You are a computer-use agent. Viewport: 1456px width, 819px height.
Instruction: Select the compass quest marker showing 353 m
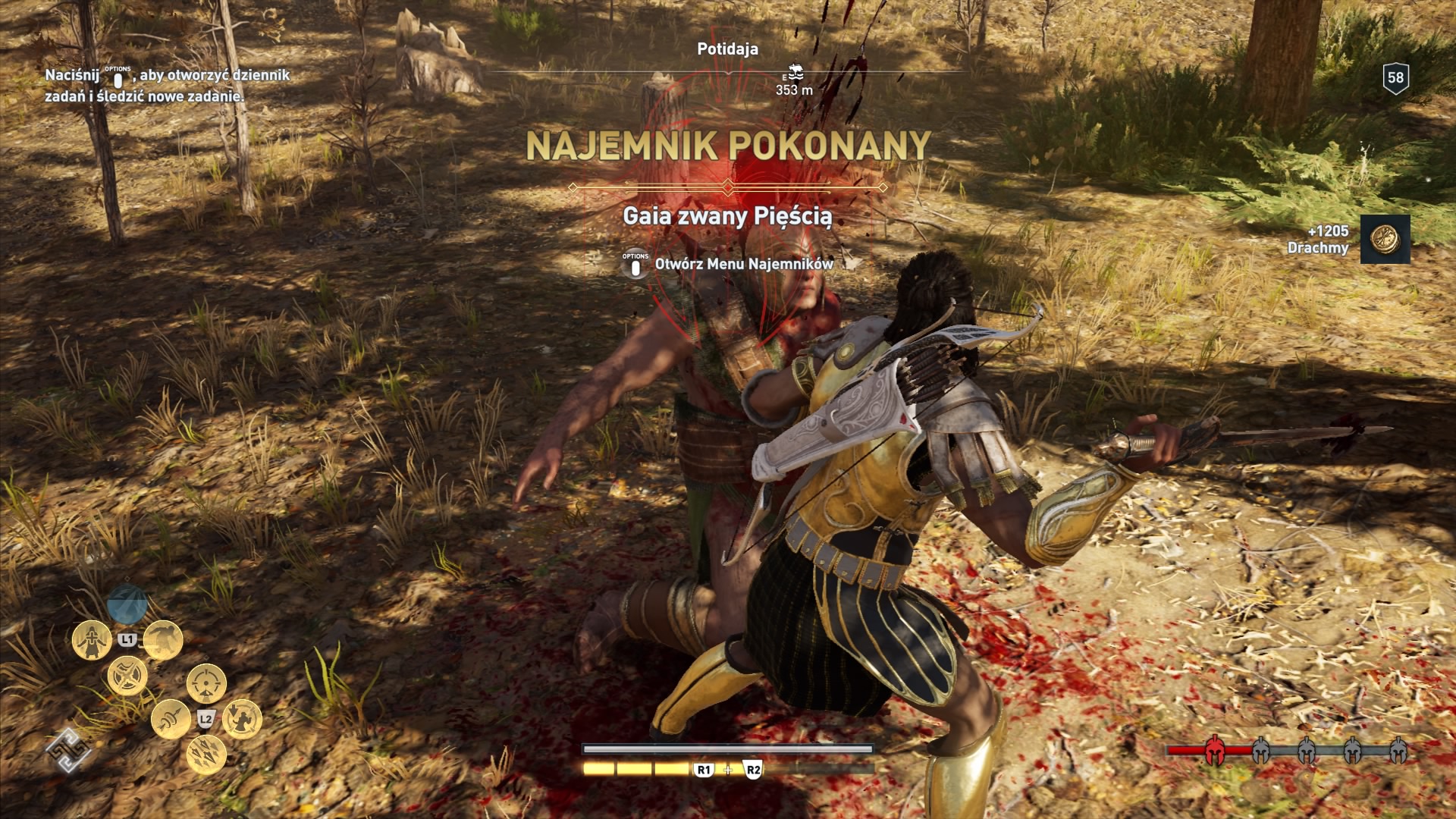tap(794, 74)
